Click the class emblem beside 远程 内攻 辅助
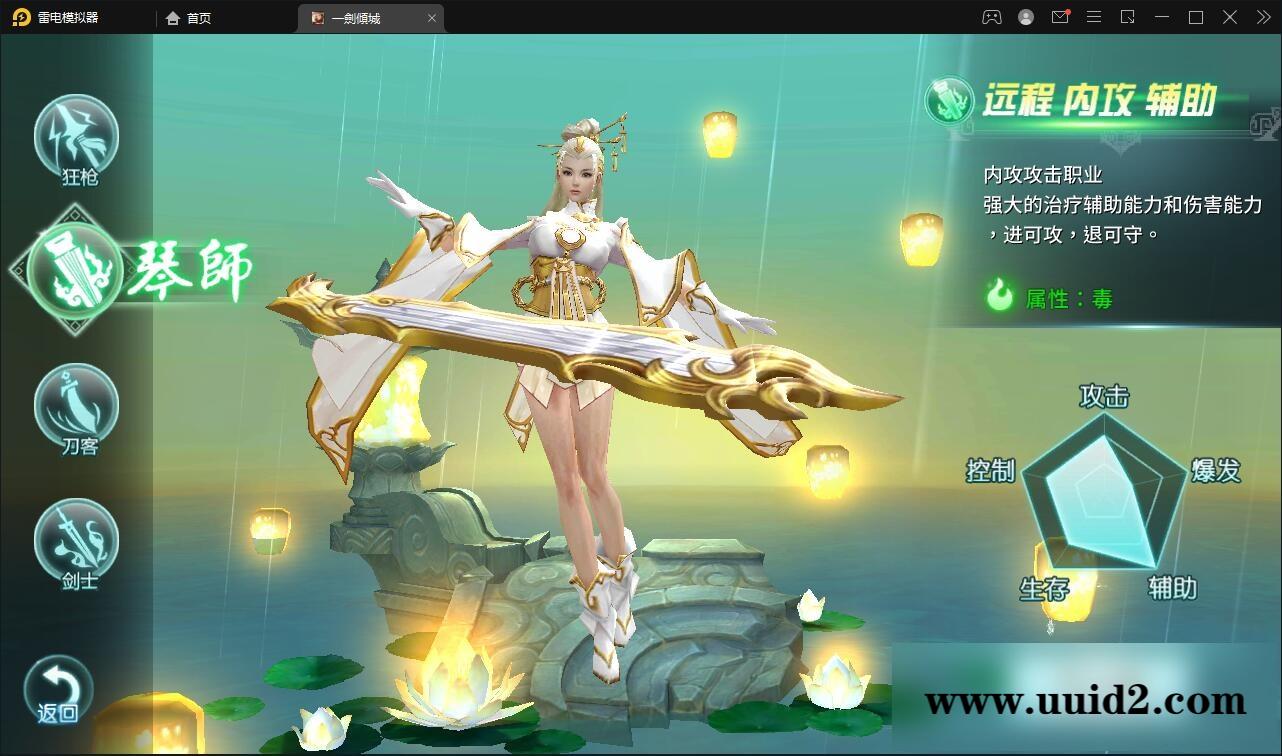 (x=949, y=99)
